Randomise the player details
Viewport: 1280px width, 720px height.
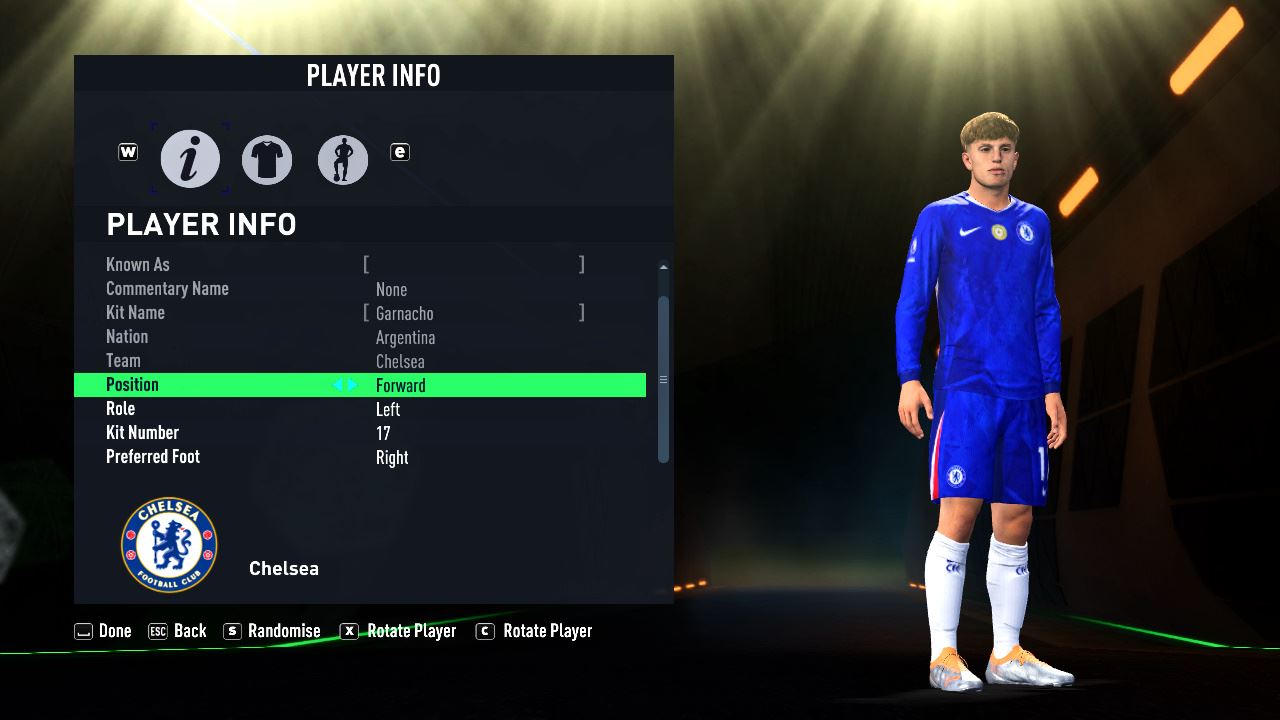(x=272, y=631)
